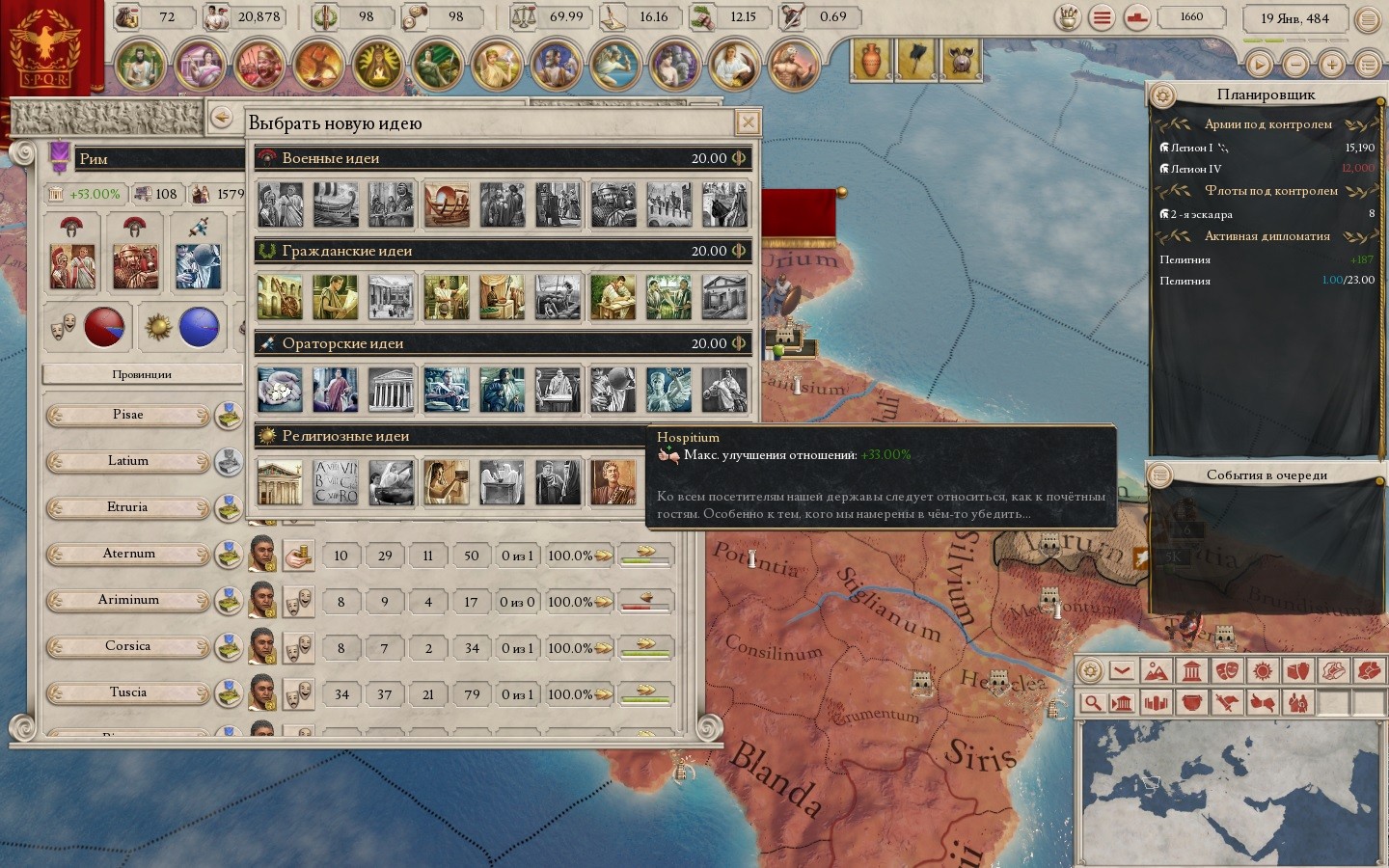
Task: Choose the Etruria province button
Action: tap(127, 507)
